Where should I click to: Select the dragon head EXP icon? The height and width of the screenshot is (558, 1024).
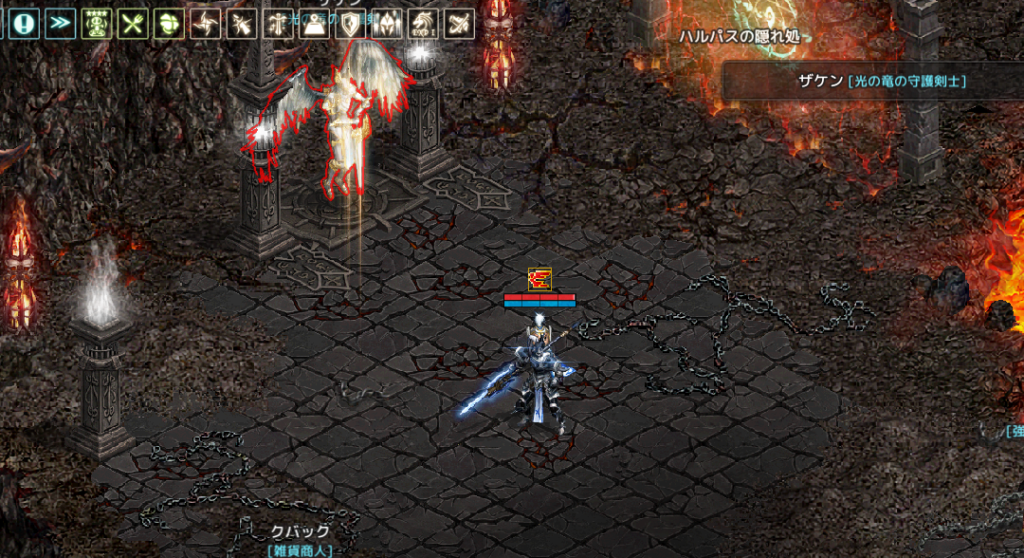(422, 24)
